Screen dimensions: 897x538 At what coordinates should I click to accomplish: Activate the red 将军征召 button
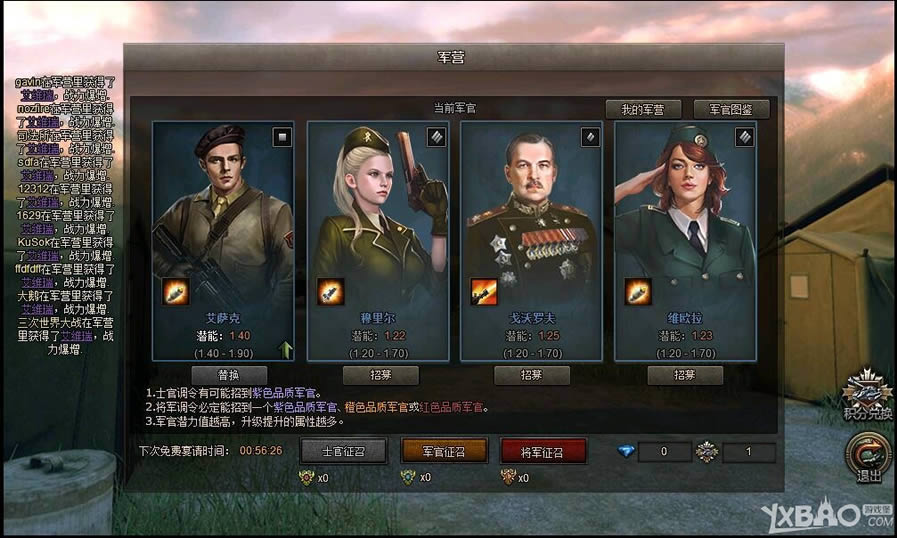[543, 450]
